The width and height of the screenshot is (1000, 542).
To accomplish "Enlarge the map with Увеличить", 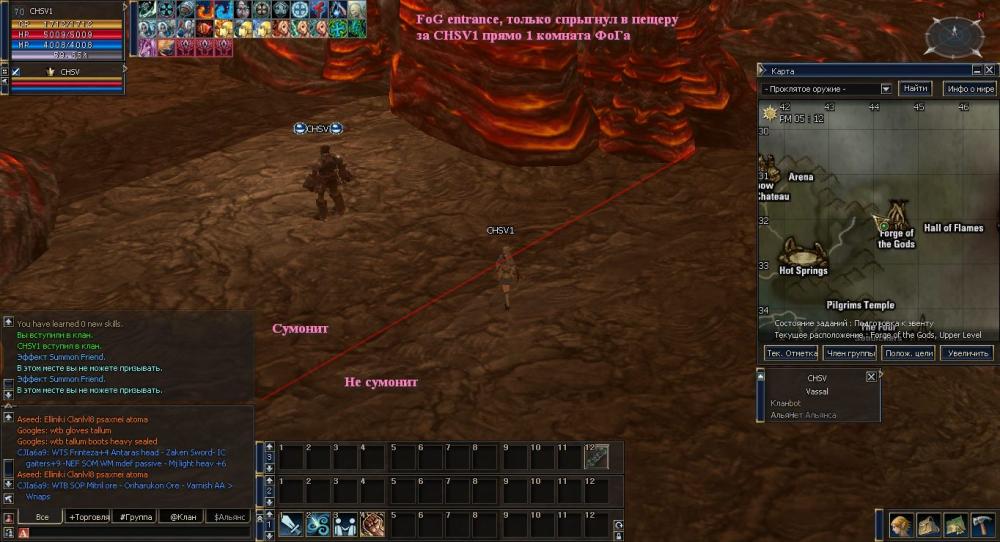I will [967, 353].
